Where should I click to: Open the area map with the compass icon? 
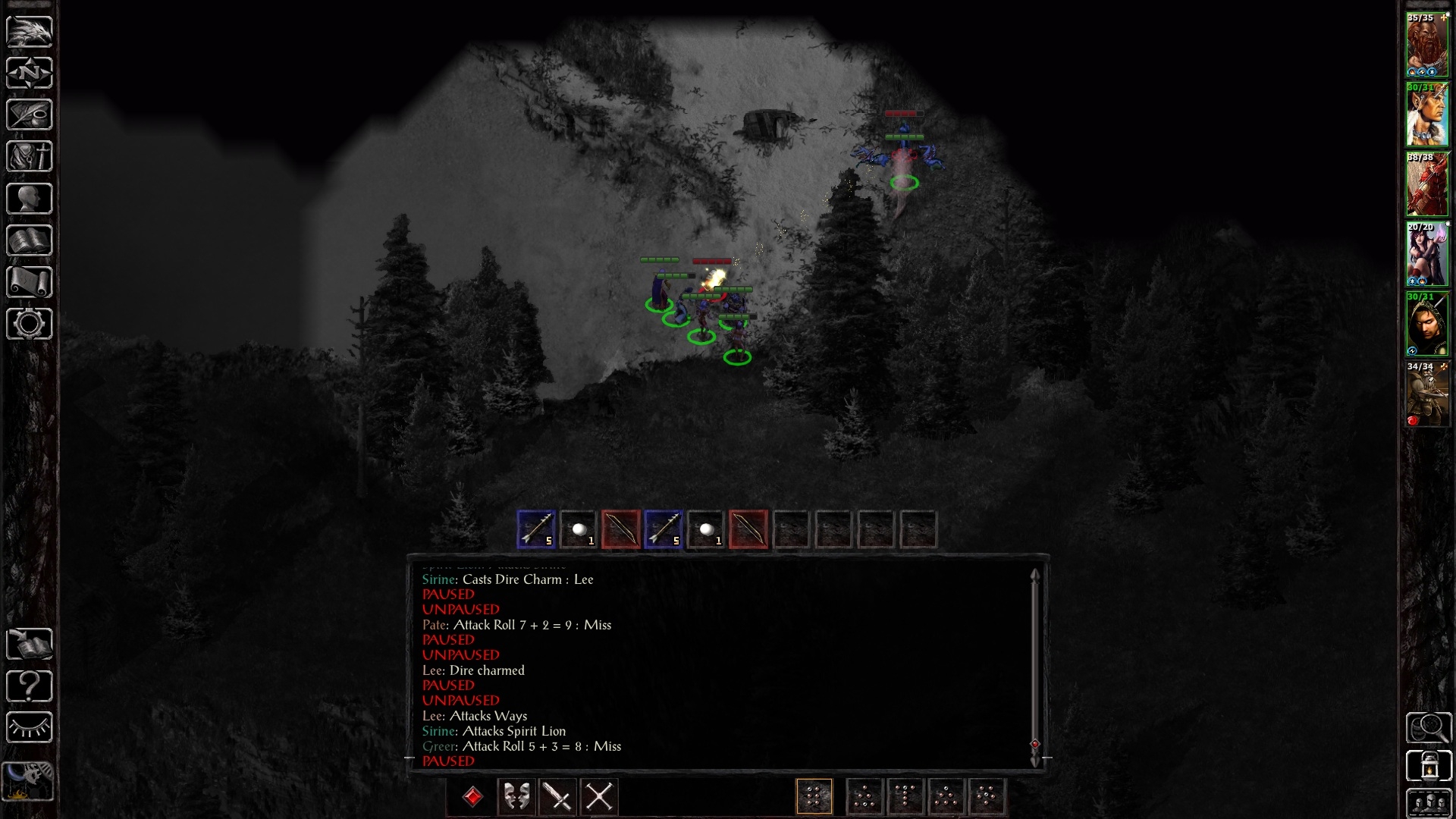[x=30, y=73]
